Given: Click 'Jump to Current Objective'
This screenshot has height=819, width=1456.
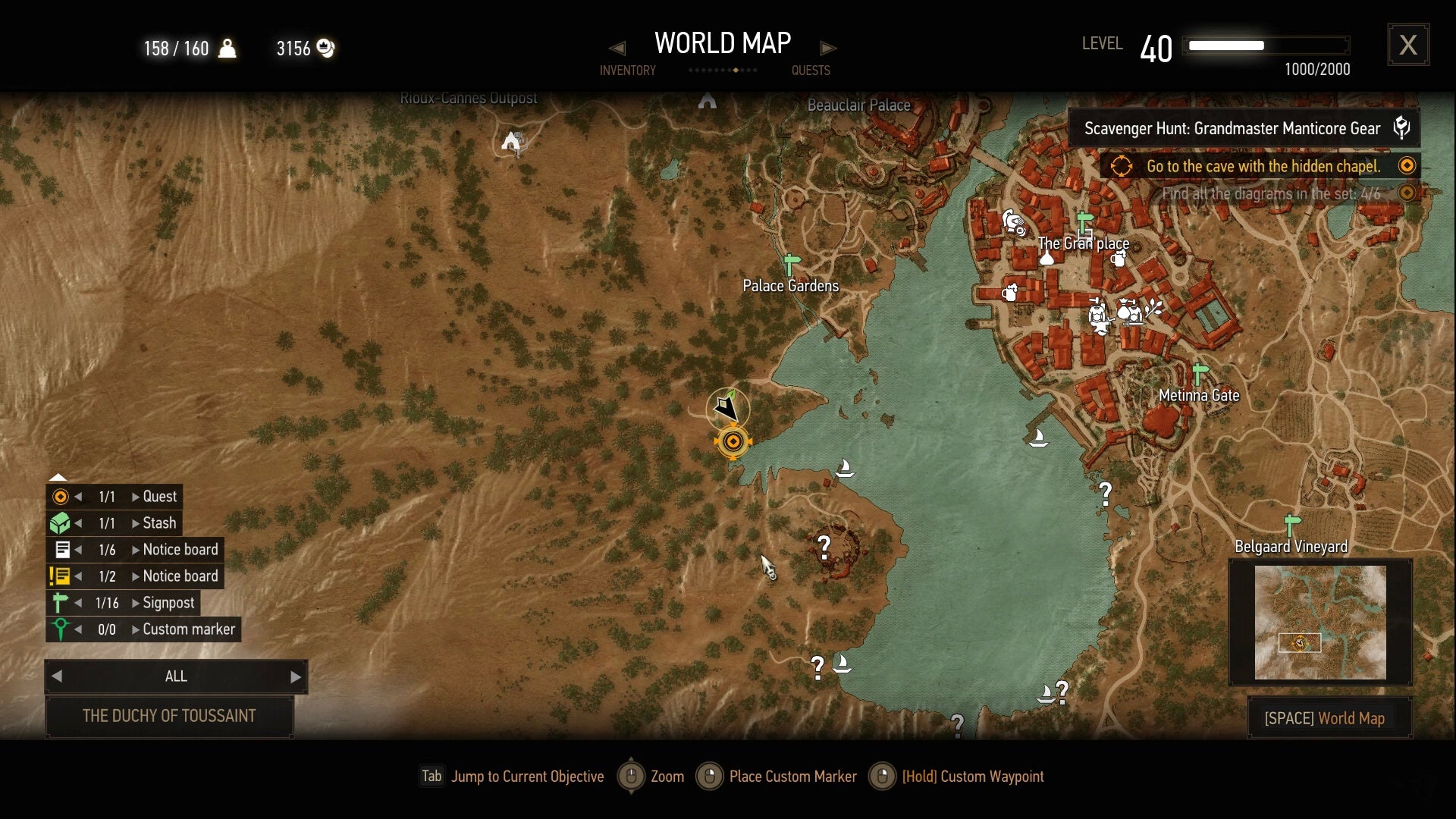Looking at the screenshot, I should tap(514, 777).
